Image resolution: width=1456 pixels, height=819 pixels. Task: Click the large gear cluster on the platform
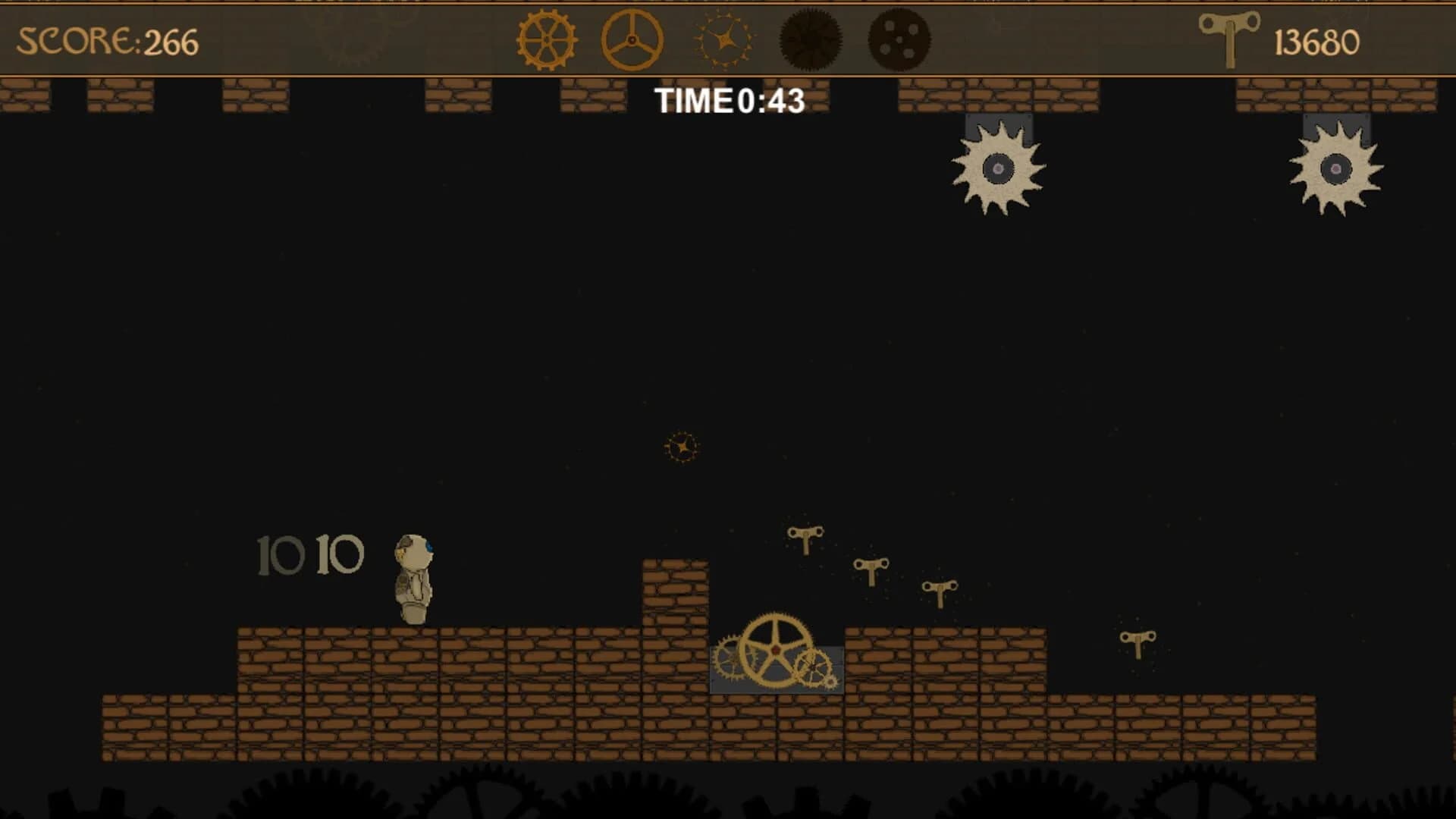(x=774, y=650)
